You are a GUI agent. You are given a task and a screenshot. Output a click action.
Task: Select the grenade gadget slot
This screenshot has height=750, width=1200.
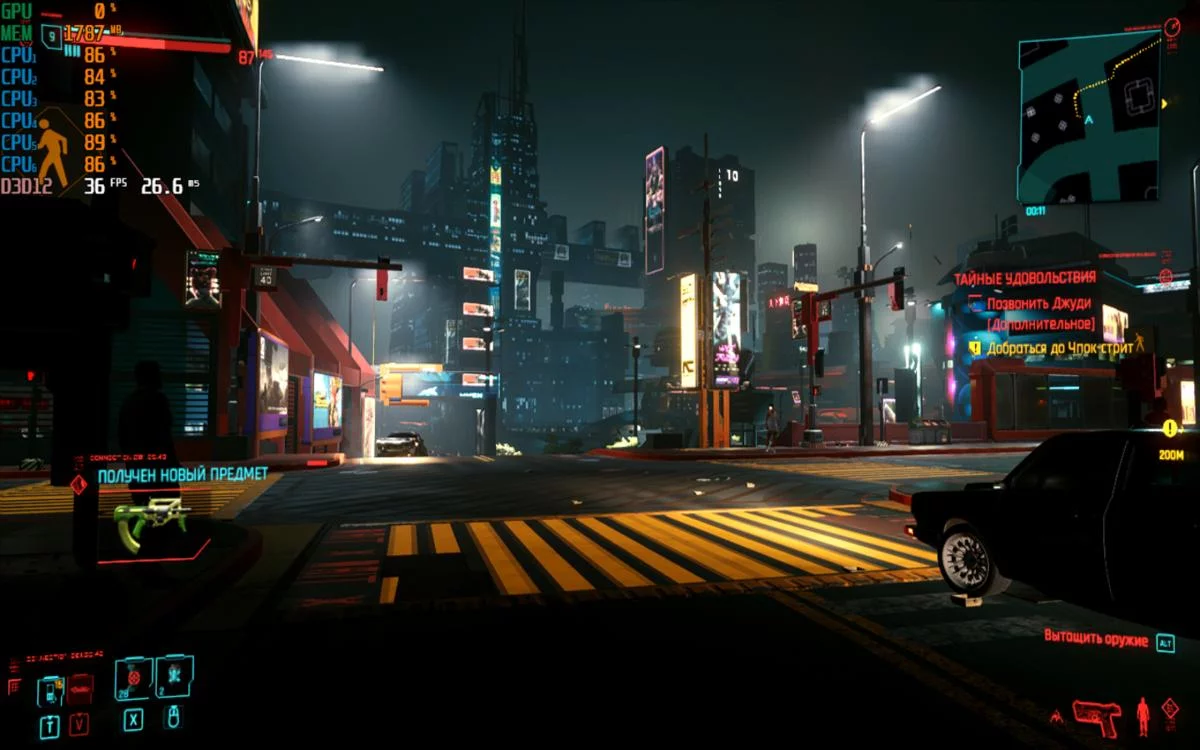[x=174, y=676]
